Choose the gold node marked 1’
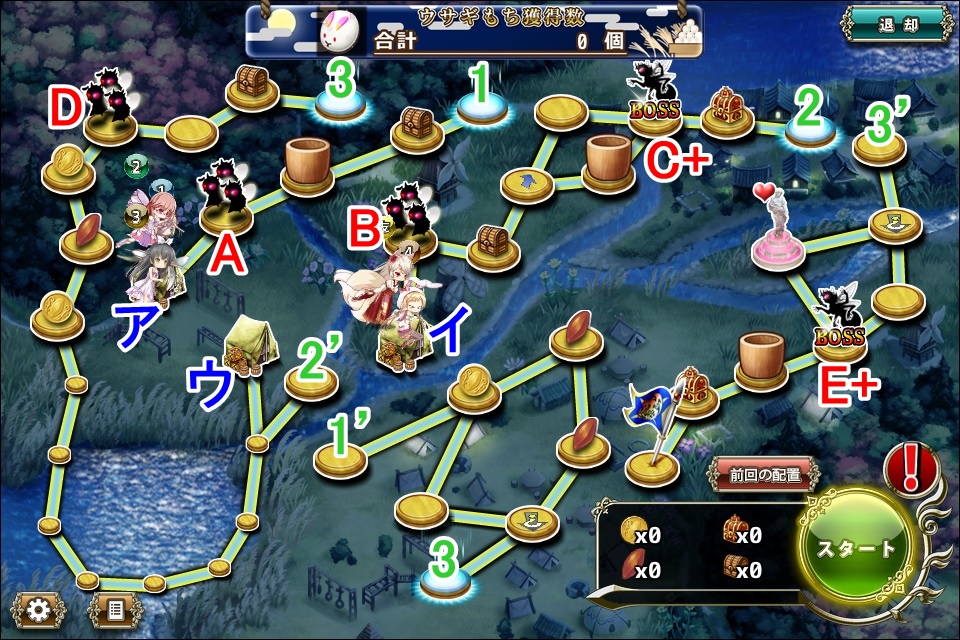The image size is (960, 640). tap(339, 459)
